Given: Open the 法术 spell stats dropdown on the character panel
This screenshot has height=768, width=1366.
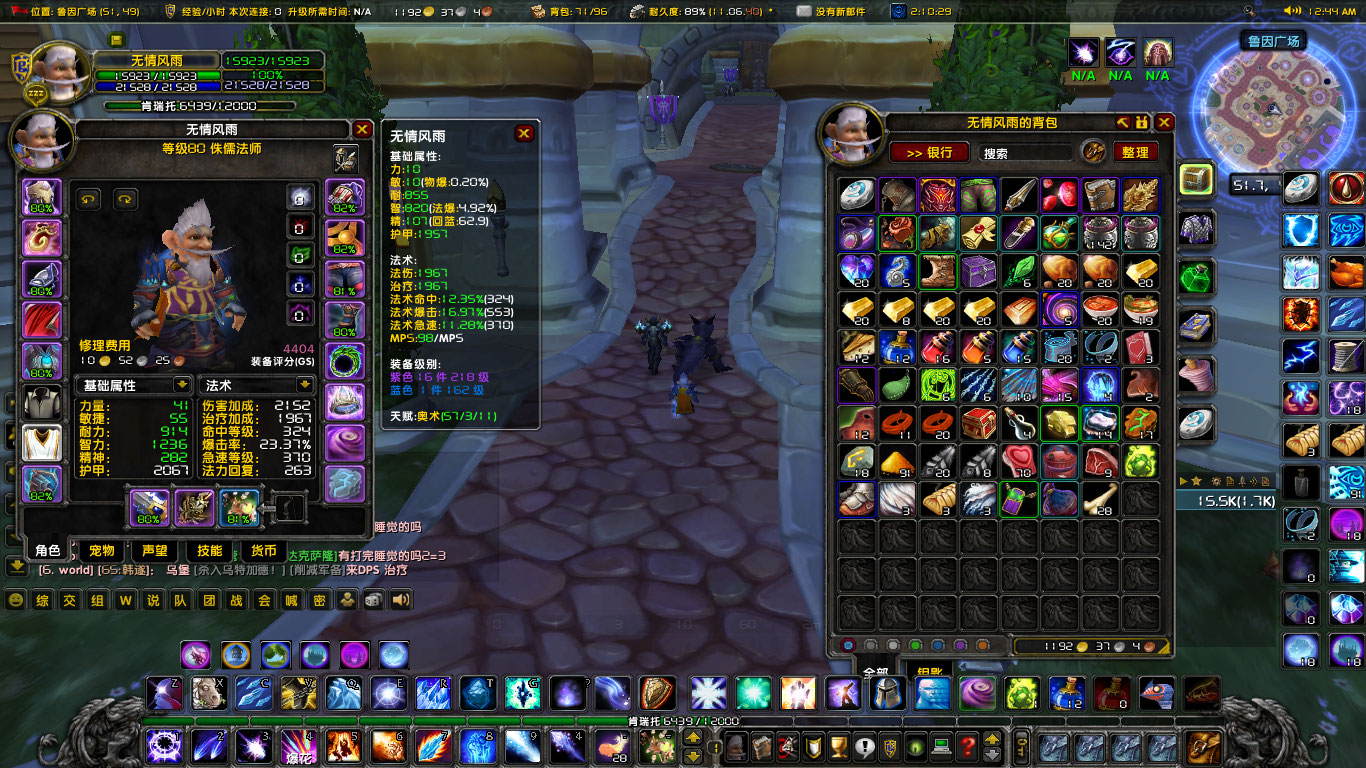Looking at the screenshot, I should (256, 385).
